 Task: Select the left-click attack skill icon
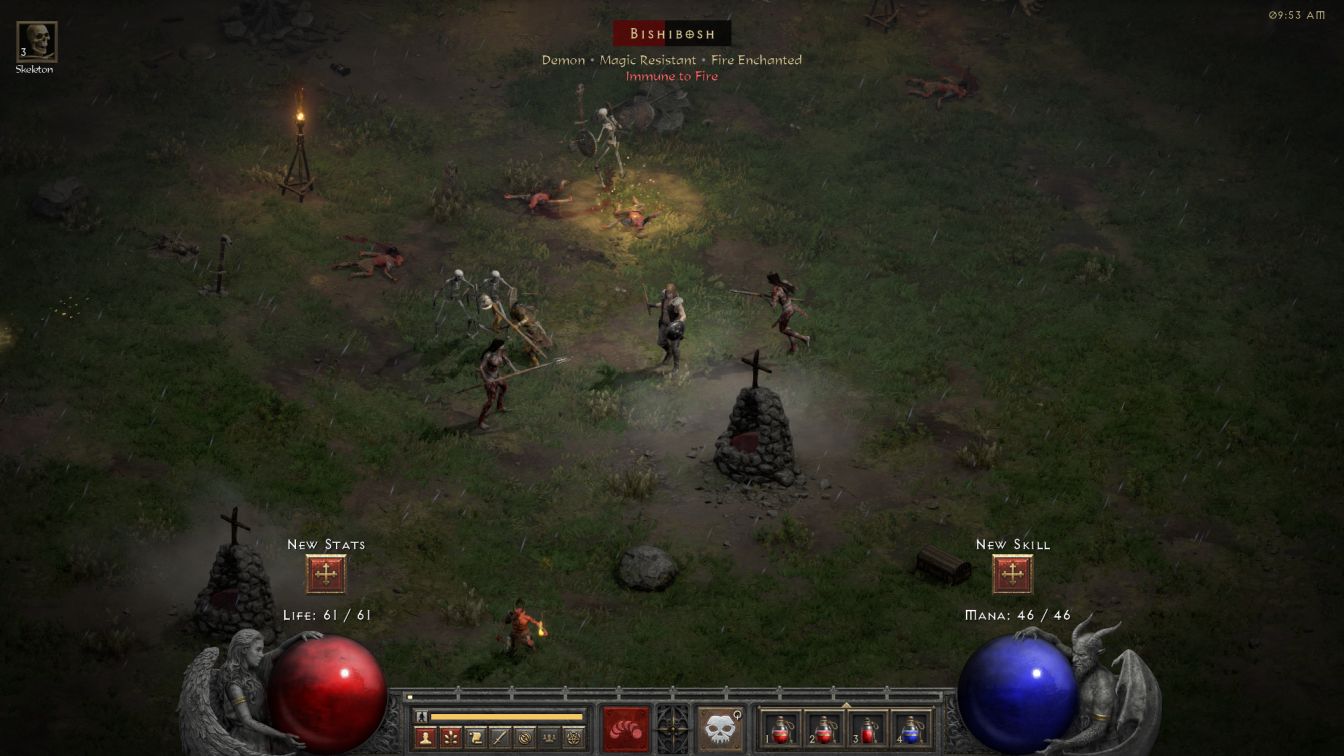(x=626, y=729)
